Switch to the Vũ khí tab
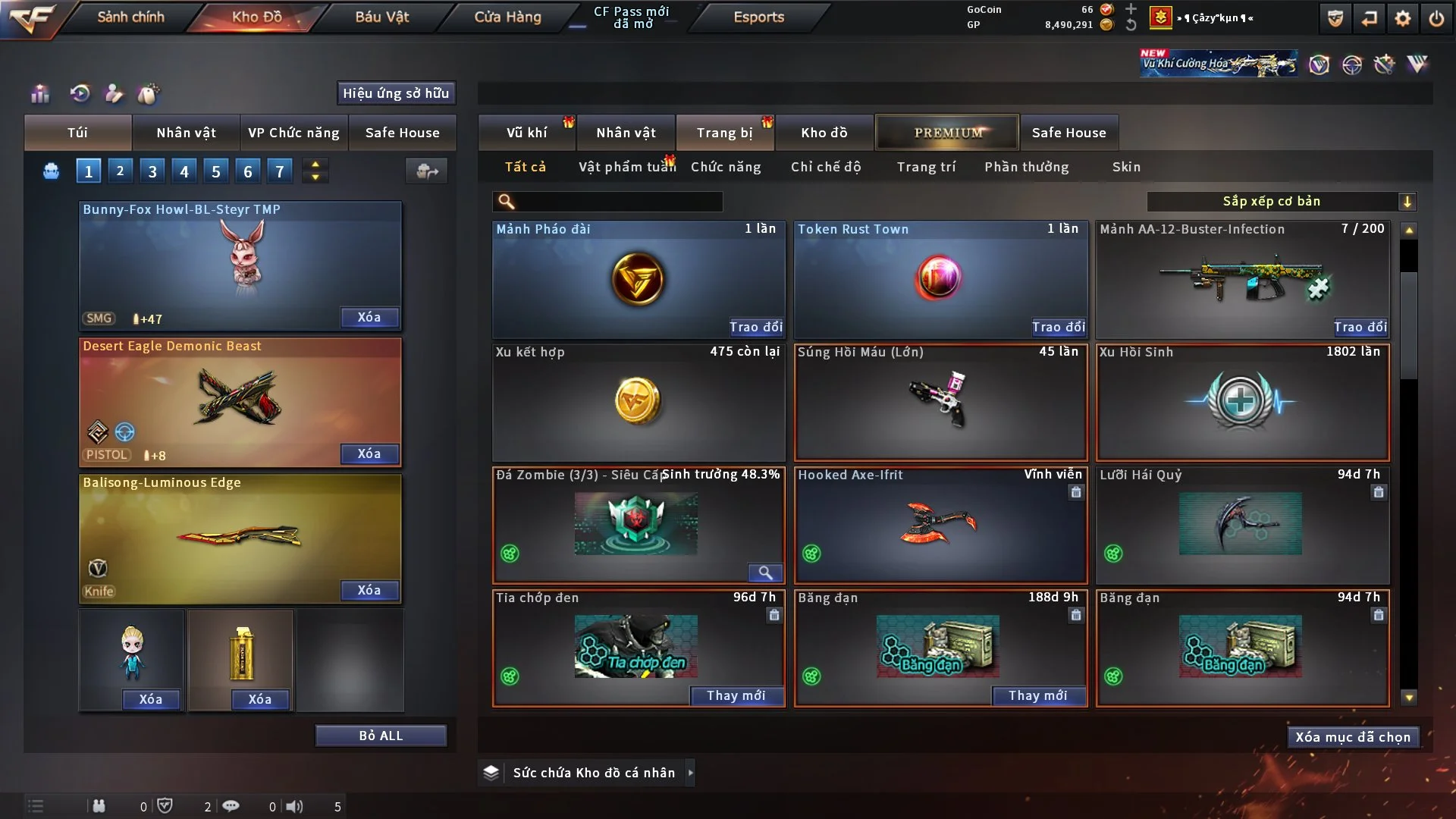The image size is (1456, 819). pyautogui.click(x=526, y=133)
